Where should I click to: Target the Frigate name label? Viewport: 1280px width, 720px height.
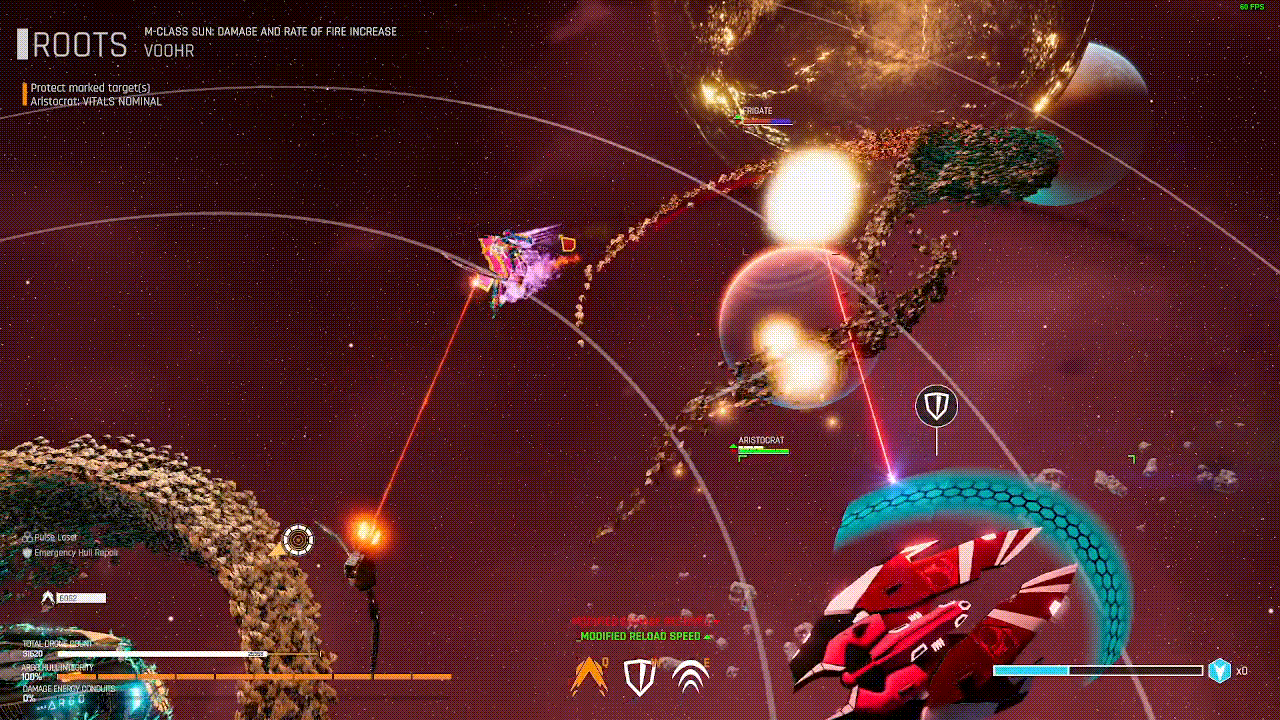(x=757, y=111)
